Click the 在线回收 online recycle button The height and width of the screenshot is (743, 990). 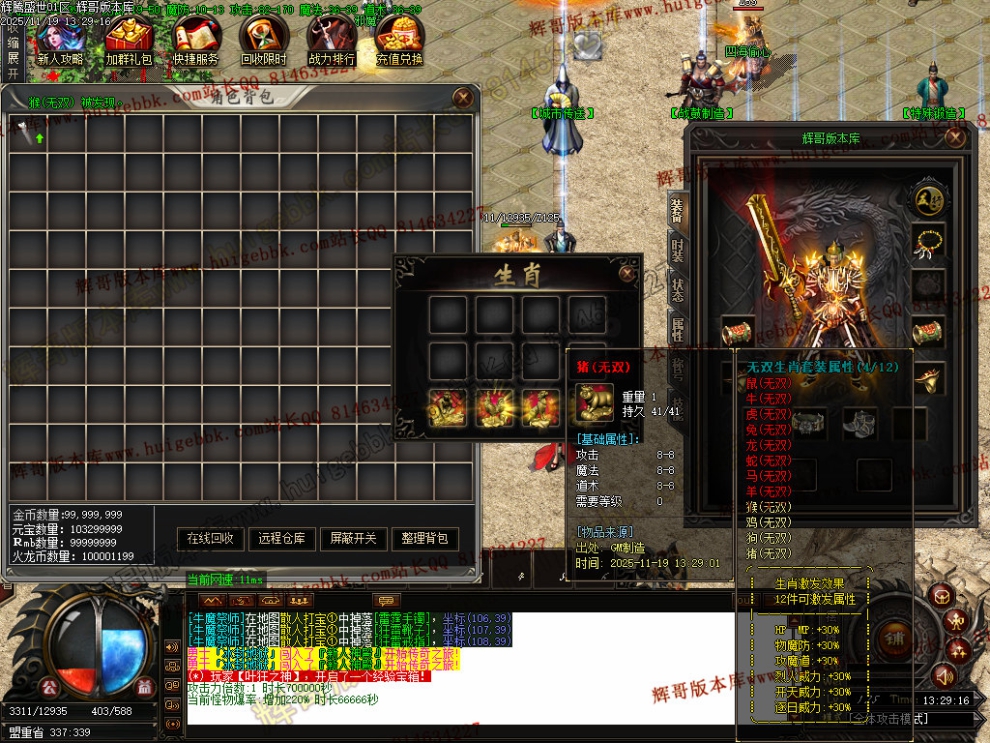[x=211, y=538]
